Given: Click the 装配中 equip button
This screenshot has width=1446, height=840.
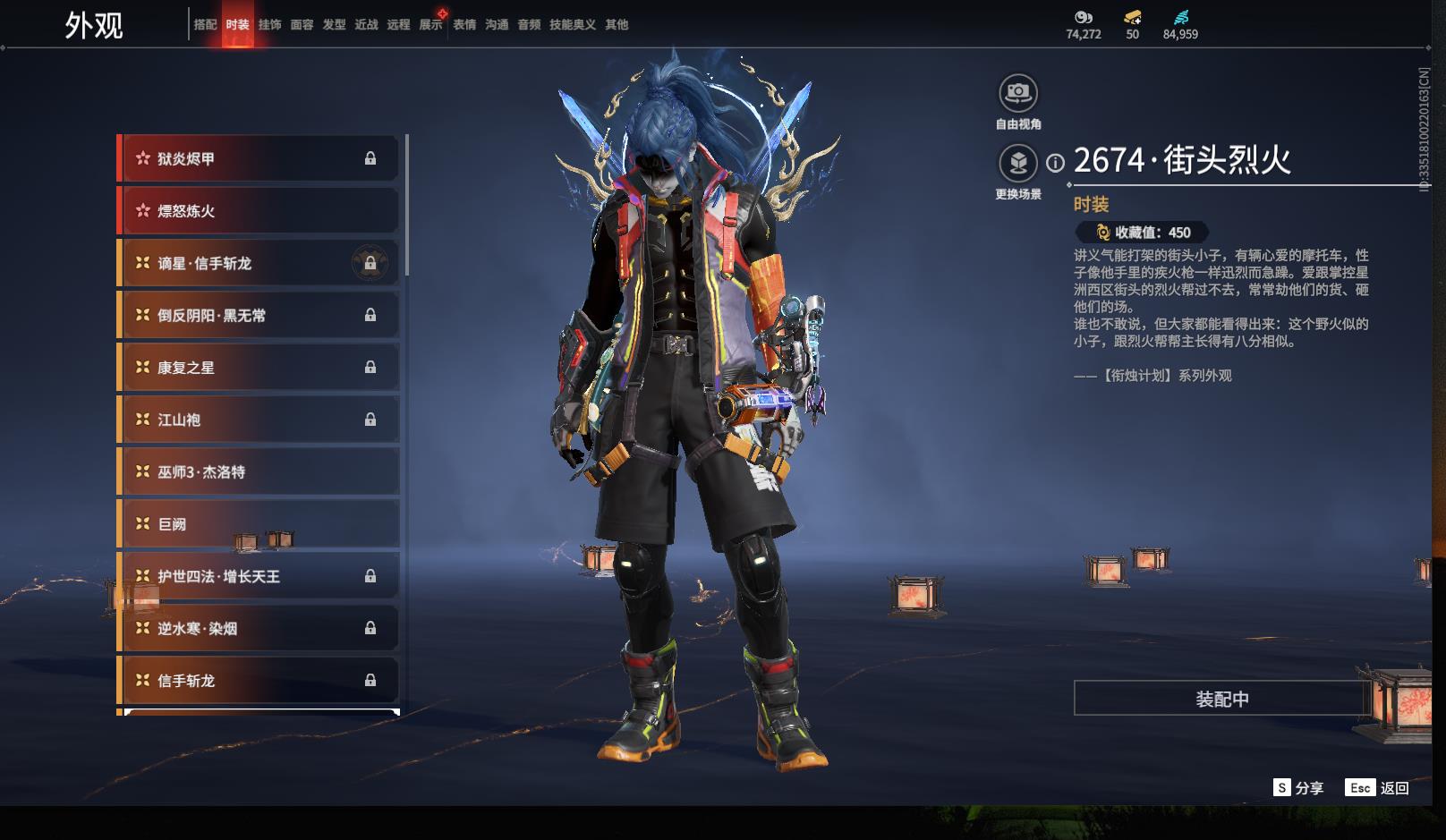Looking at the screenshot, I should (x=1221, y=699).
